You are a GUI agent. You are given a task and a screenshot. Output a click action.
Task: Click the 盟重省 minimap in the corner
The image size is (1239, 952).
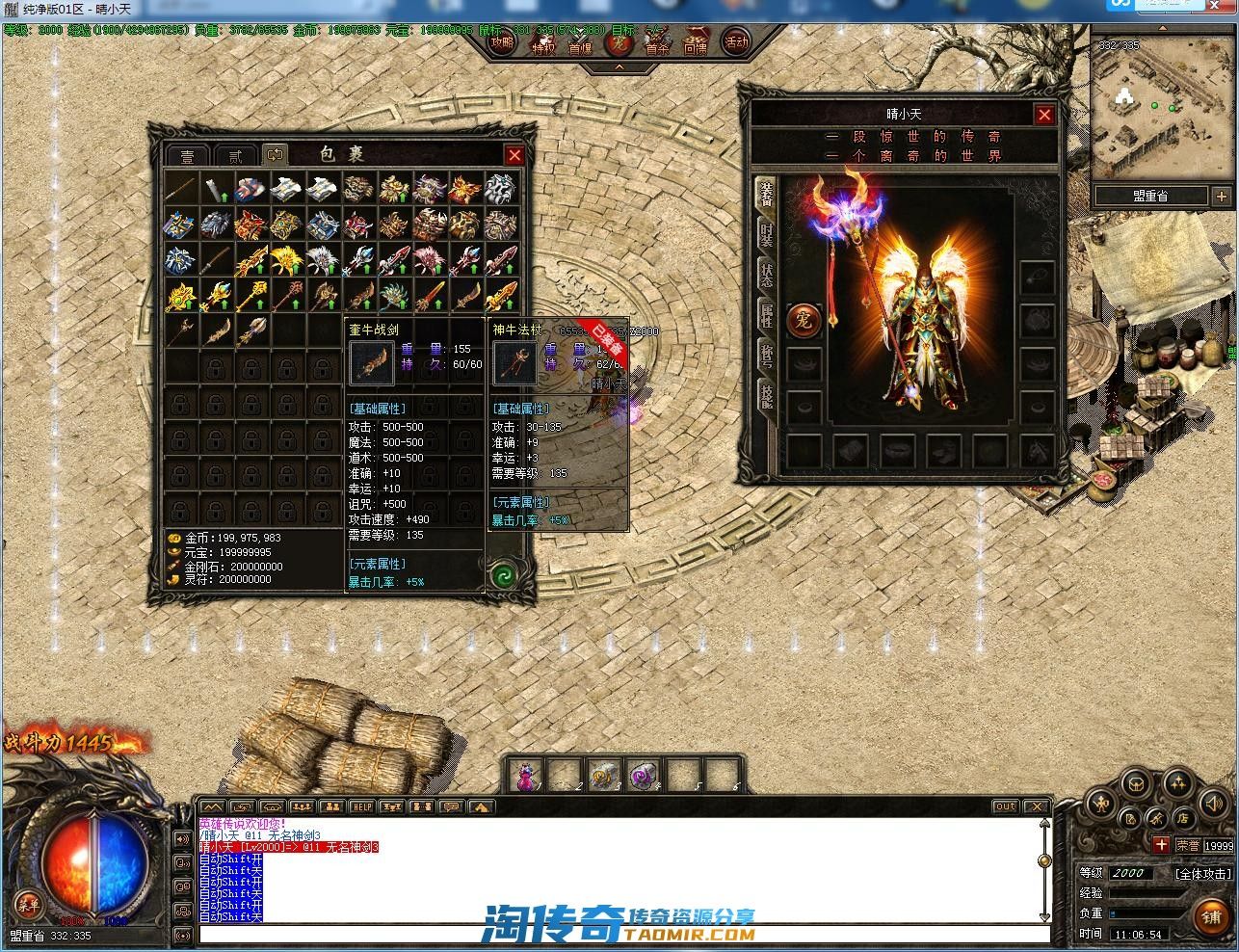1161,106
